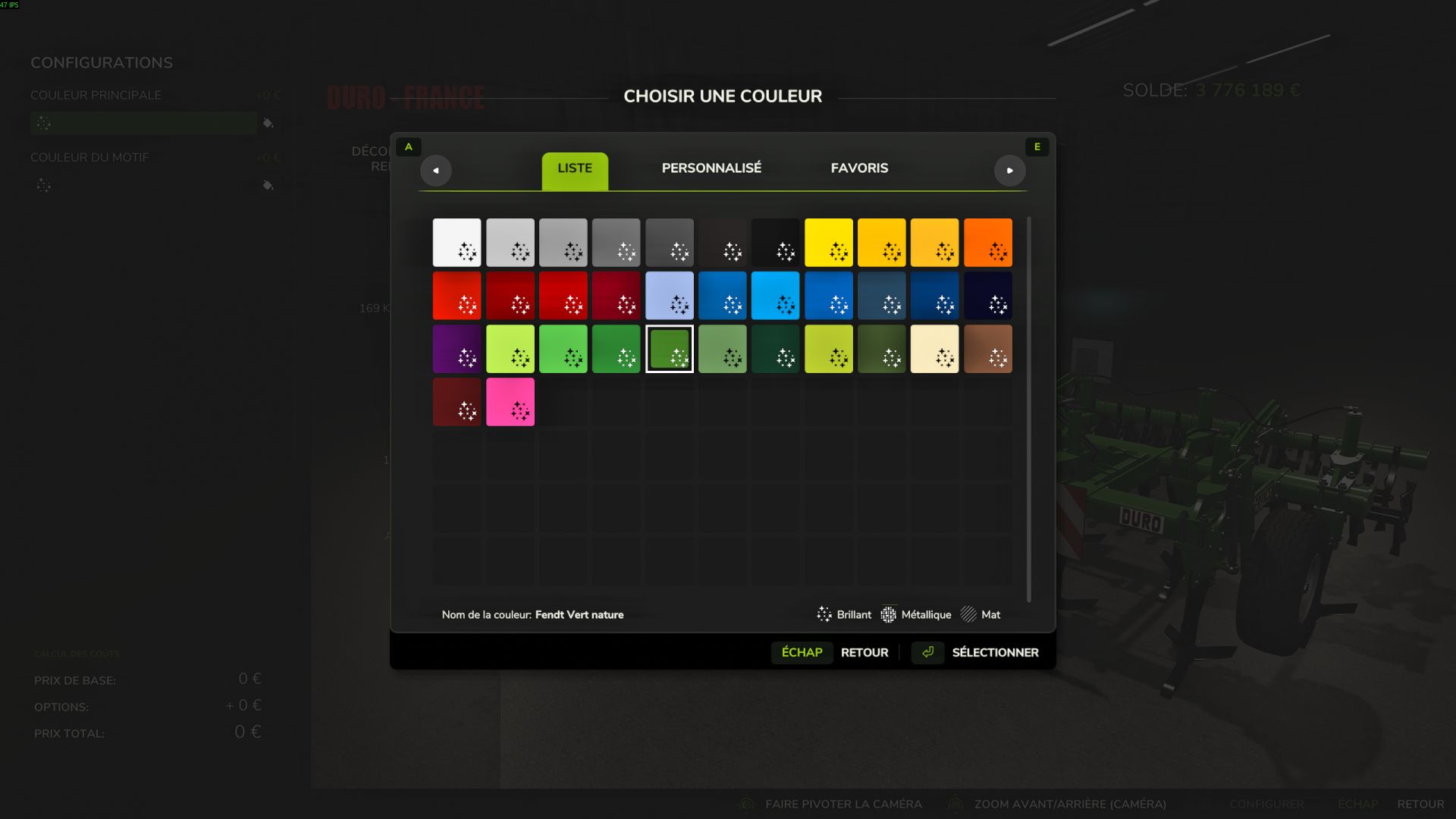
Task: Pick the hot pink color swatch
Action: (510, 402)
